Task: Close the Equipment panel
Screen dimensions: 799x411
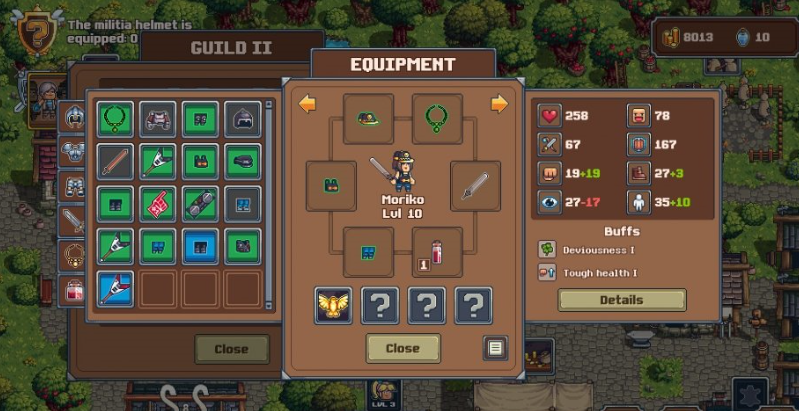Action: point(402,348)
